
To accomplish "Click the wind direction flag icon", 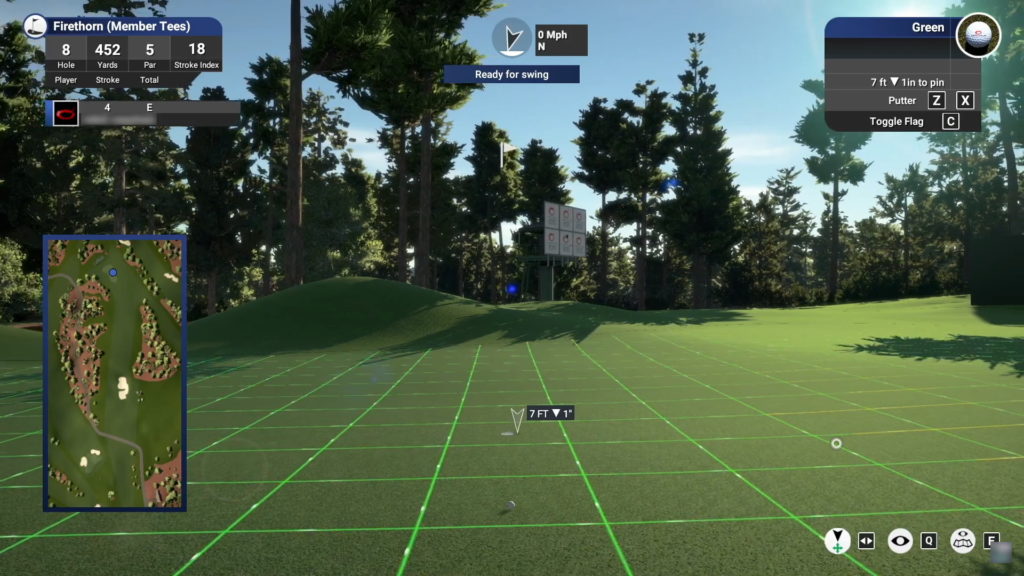I will click(512, 38).
